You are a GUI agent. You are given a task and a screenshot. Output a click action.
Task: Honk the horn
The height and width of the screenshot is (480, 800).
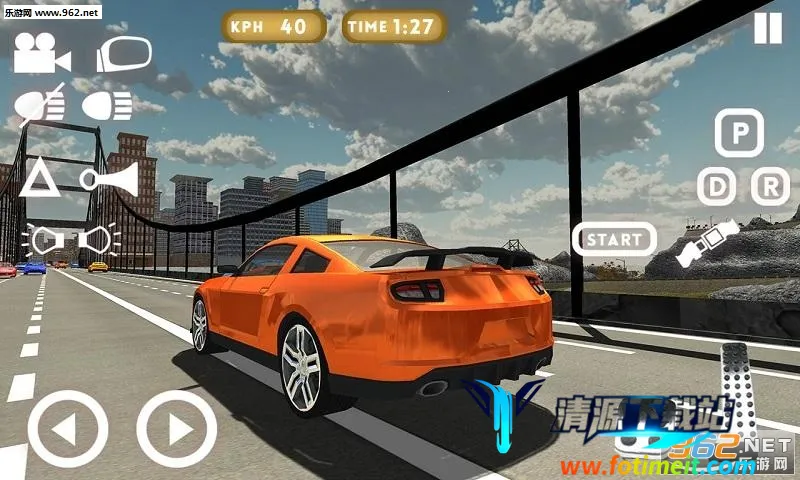[x=108, y=178]
